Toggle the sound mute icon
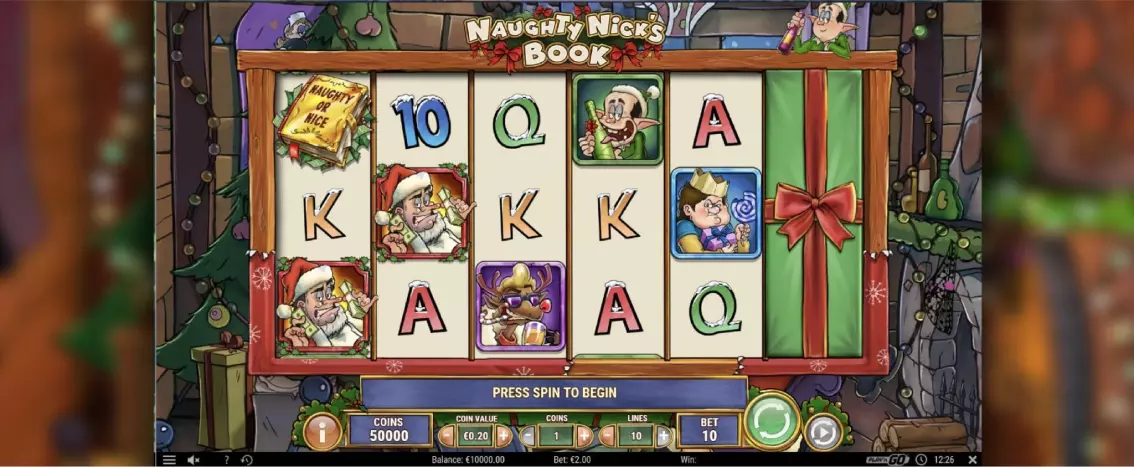This screenshot has height=467, width=1134. (x=194, y=460)
